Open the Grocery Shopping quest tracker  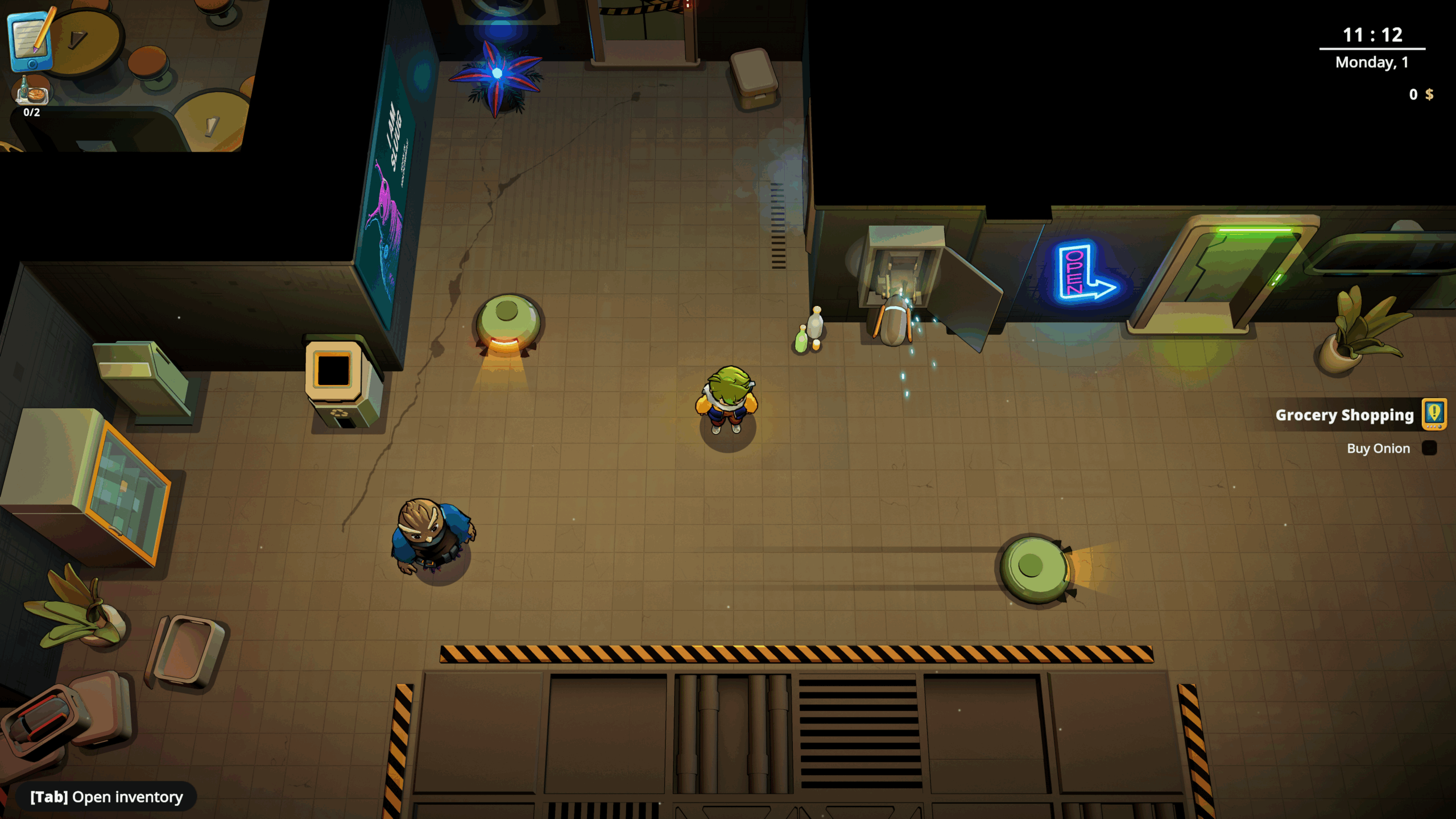pos(1434,414)
